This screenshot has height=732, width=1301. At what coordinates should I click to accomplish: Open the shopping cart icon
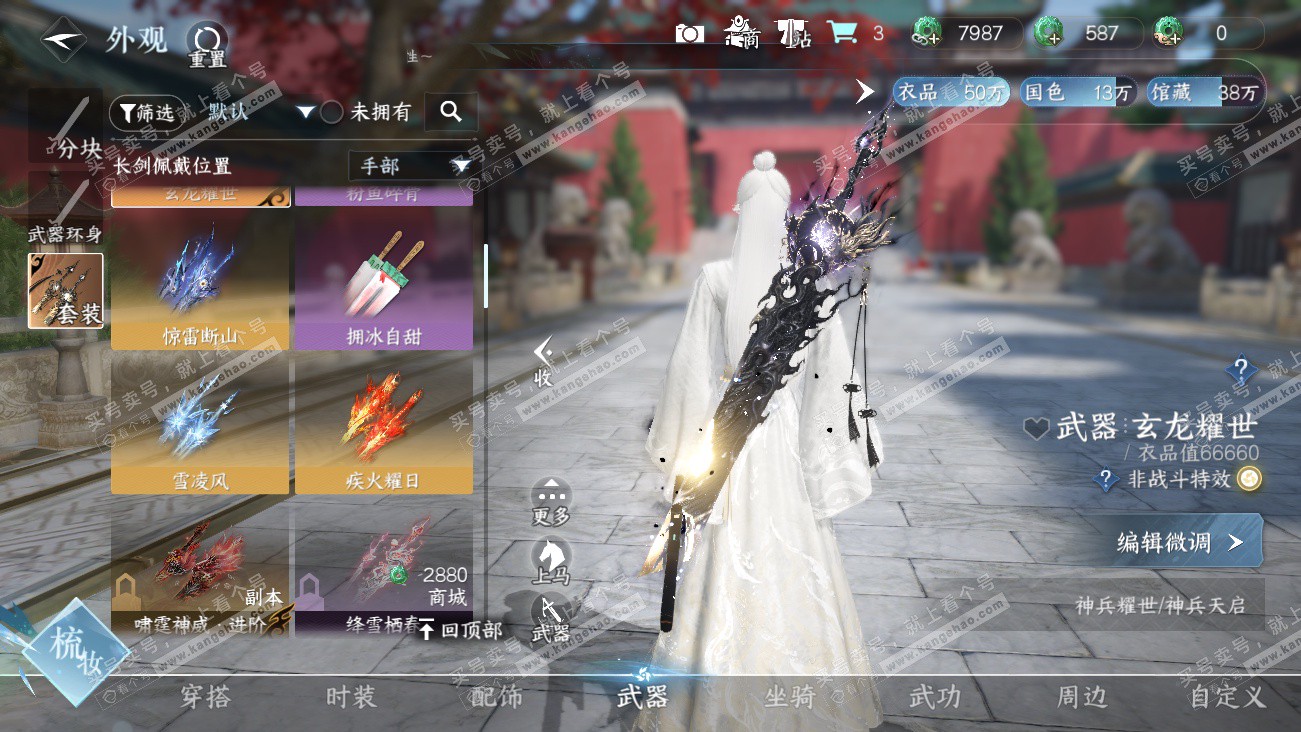tap(842, 33)
